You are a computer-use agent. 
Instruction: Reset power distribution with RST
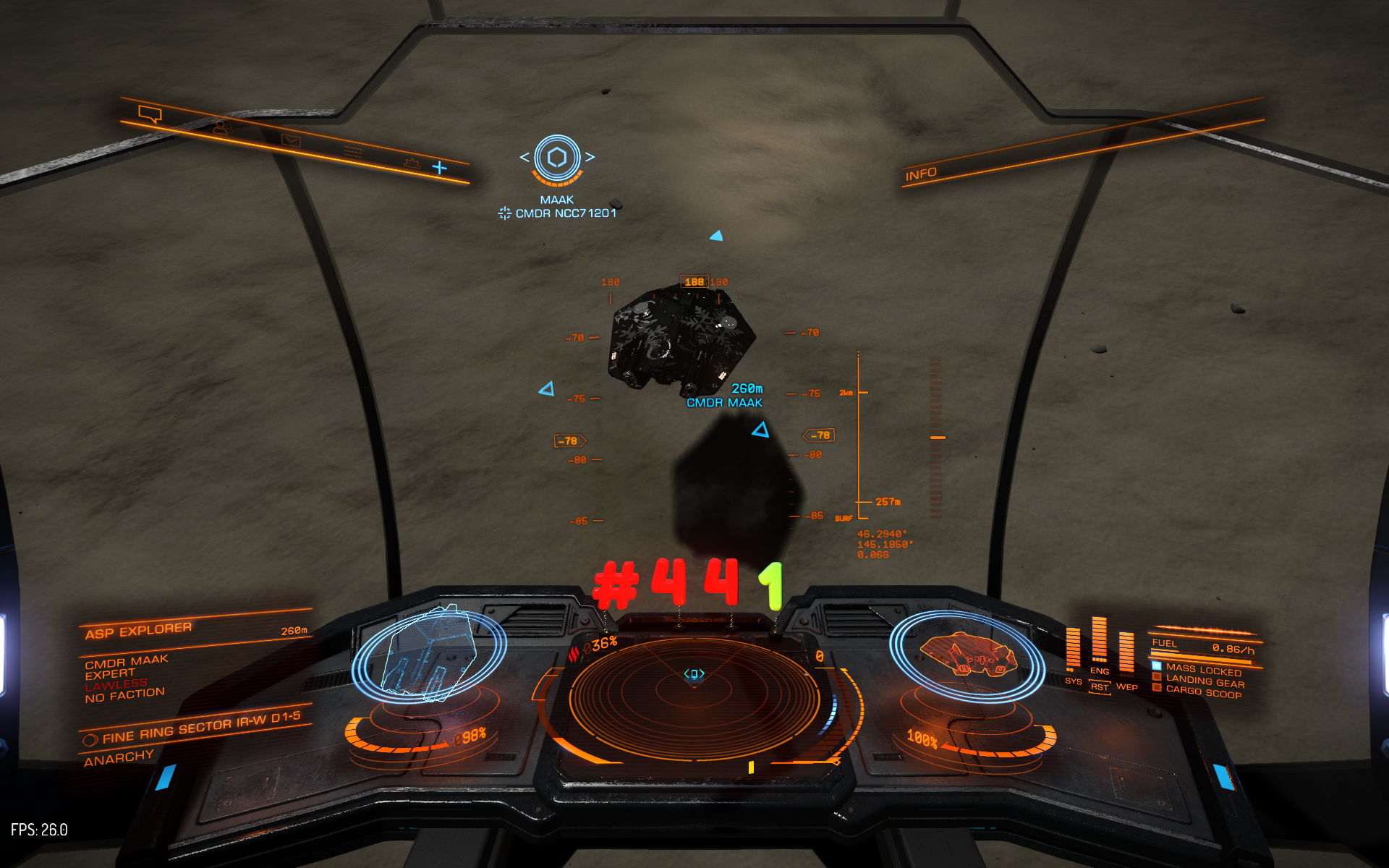(x=1100, y=687)
